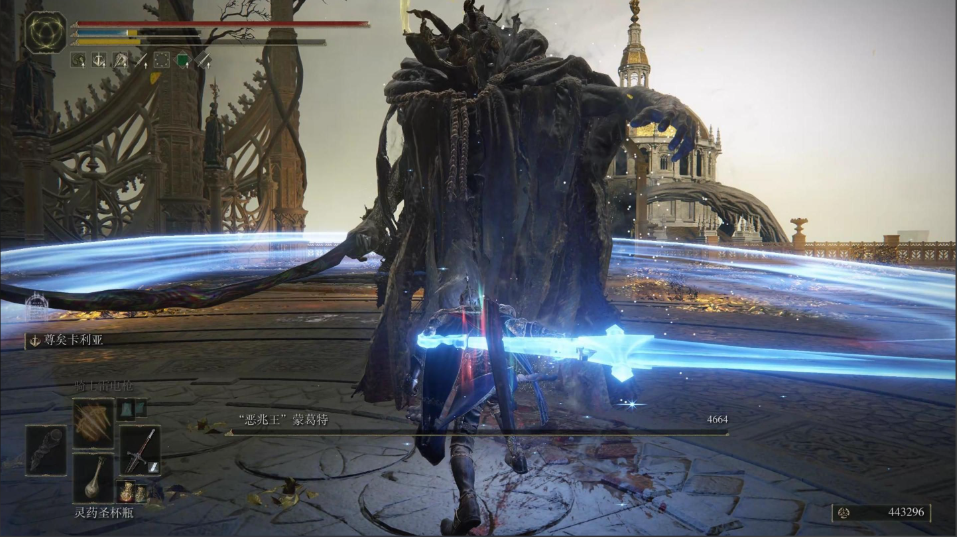Select the left-hand seal armament slot

46,449
